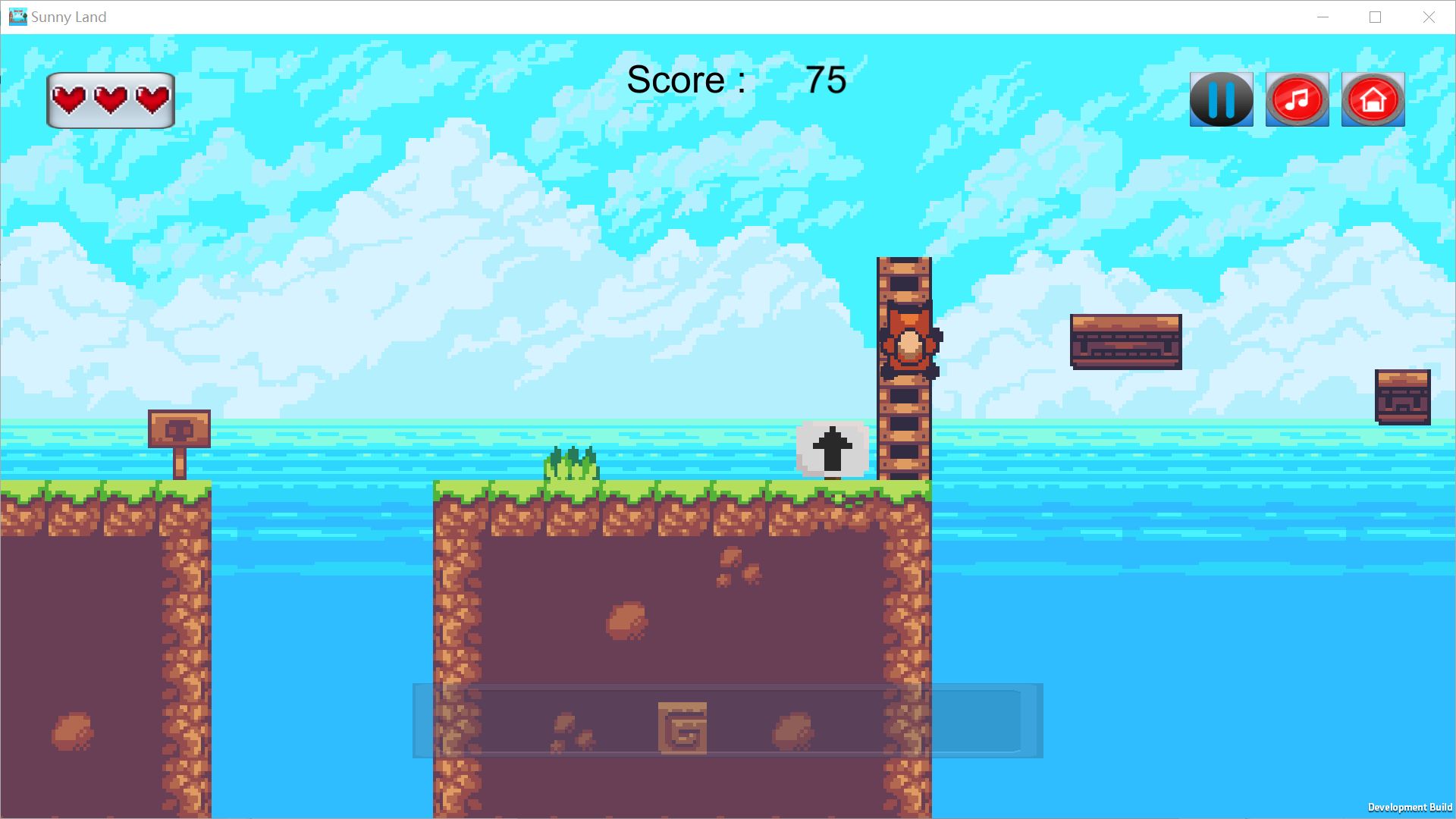The width and height of the screenshot is (1456, 819).
Task: Mute game audio with the music button
Action: point(1297,99)
